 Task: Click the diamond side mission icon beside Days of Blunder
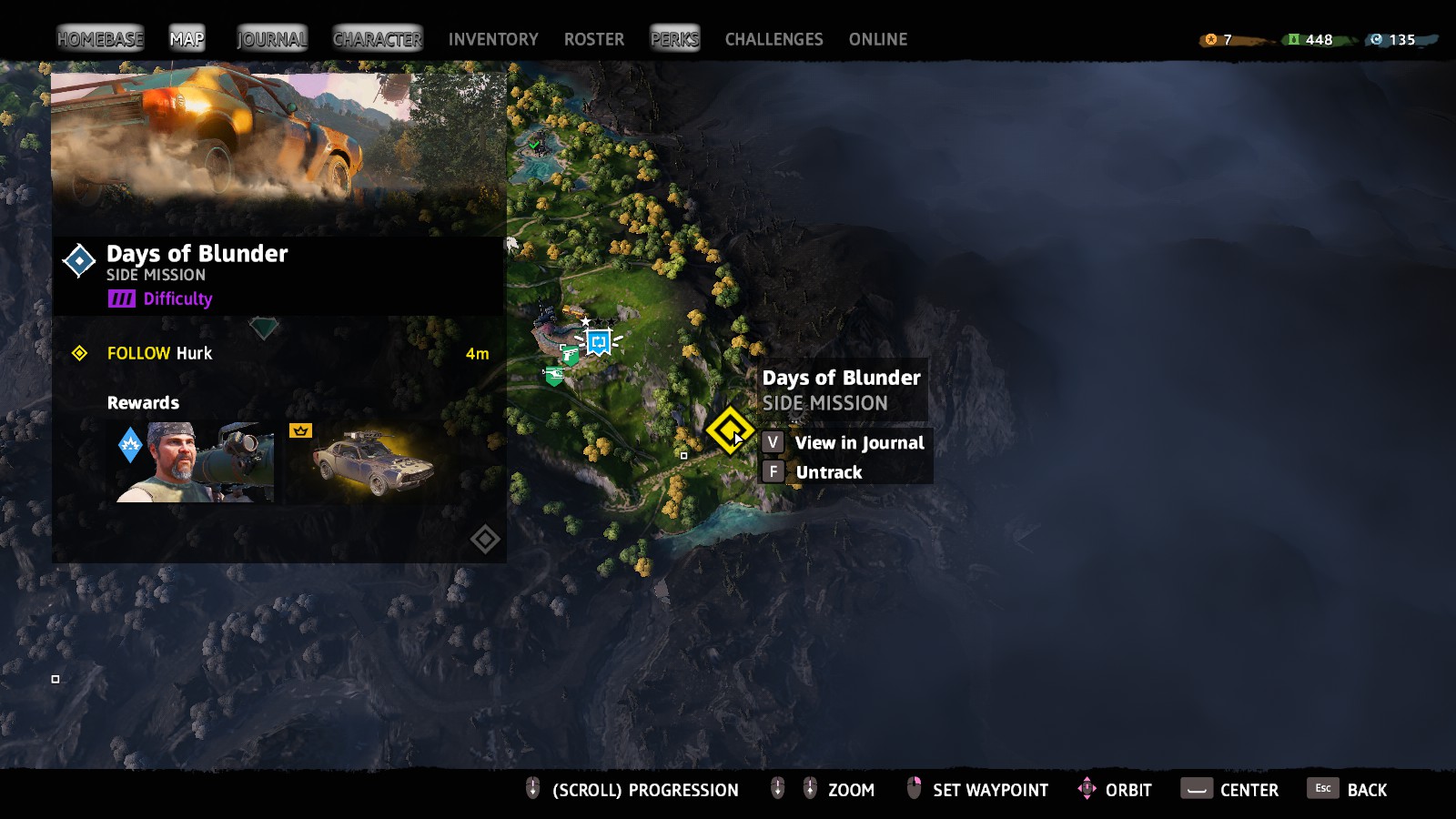[80, 262]
